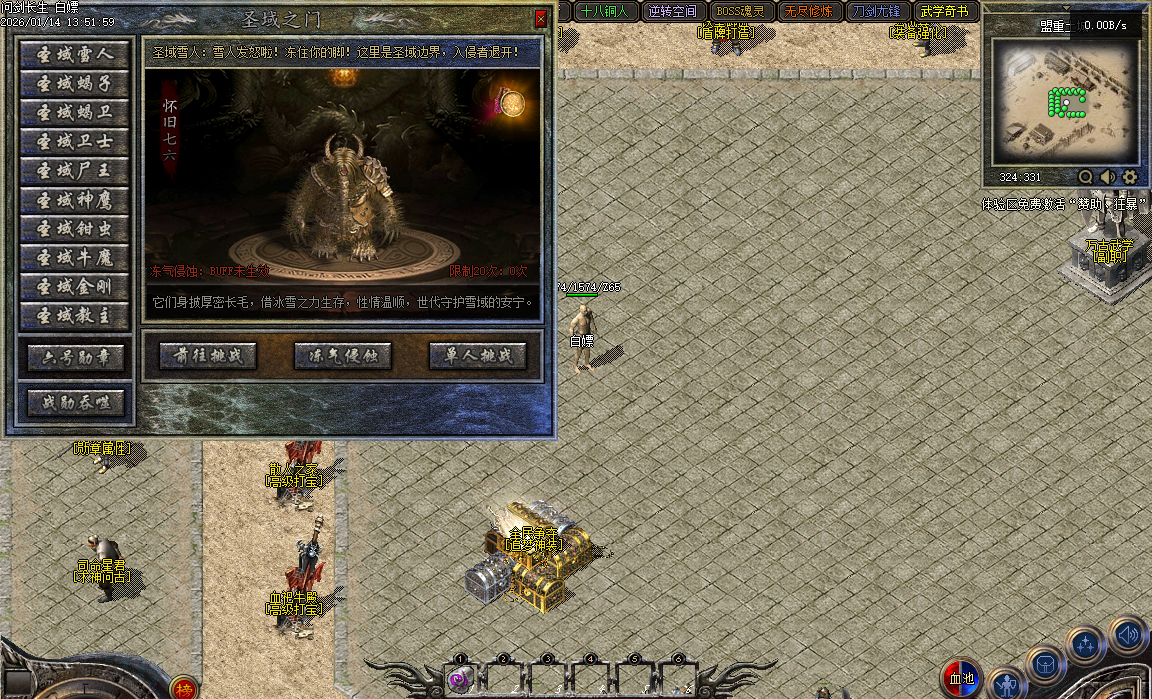This screenshot has height=699, width=1152.
Task: Pick 圣域尸王 in the list
Action: [x=75, y=171]
